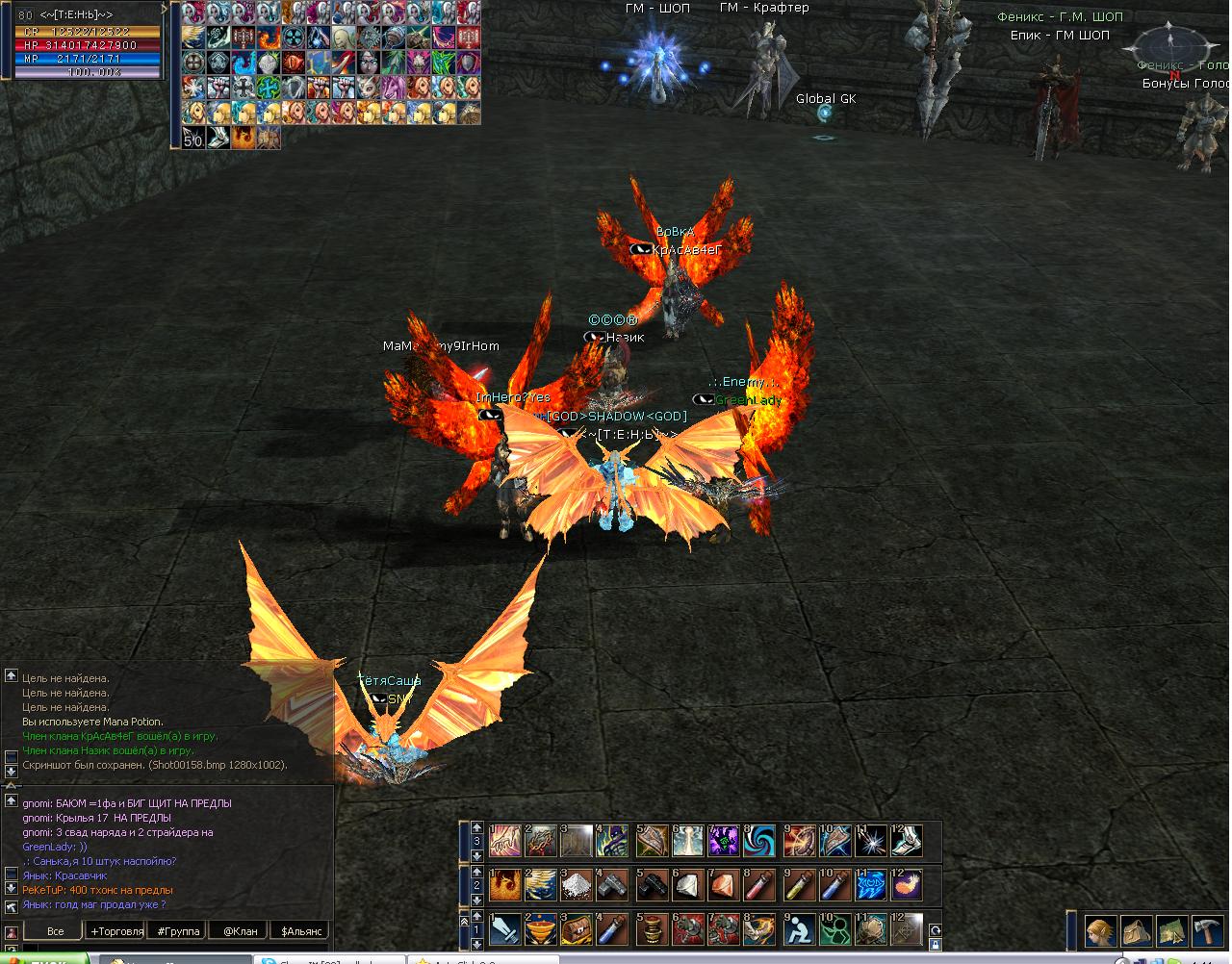
Task: Switch to the Все chat tab
Action: [55, 931]
